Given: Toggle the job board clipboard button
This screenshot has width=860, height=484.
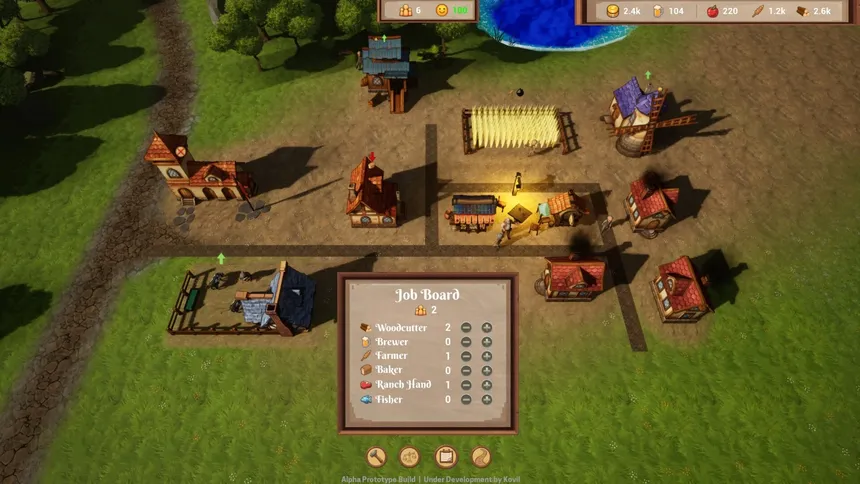Looking at the screenshot, I should (446, 457).
